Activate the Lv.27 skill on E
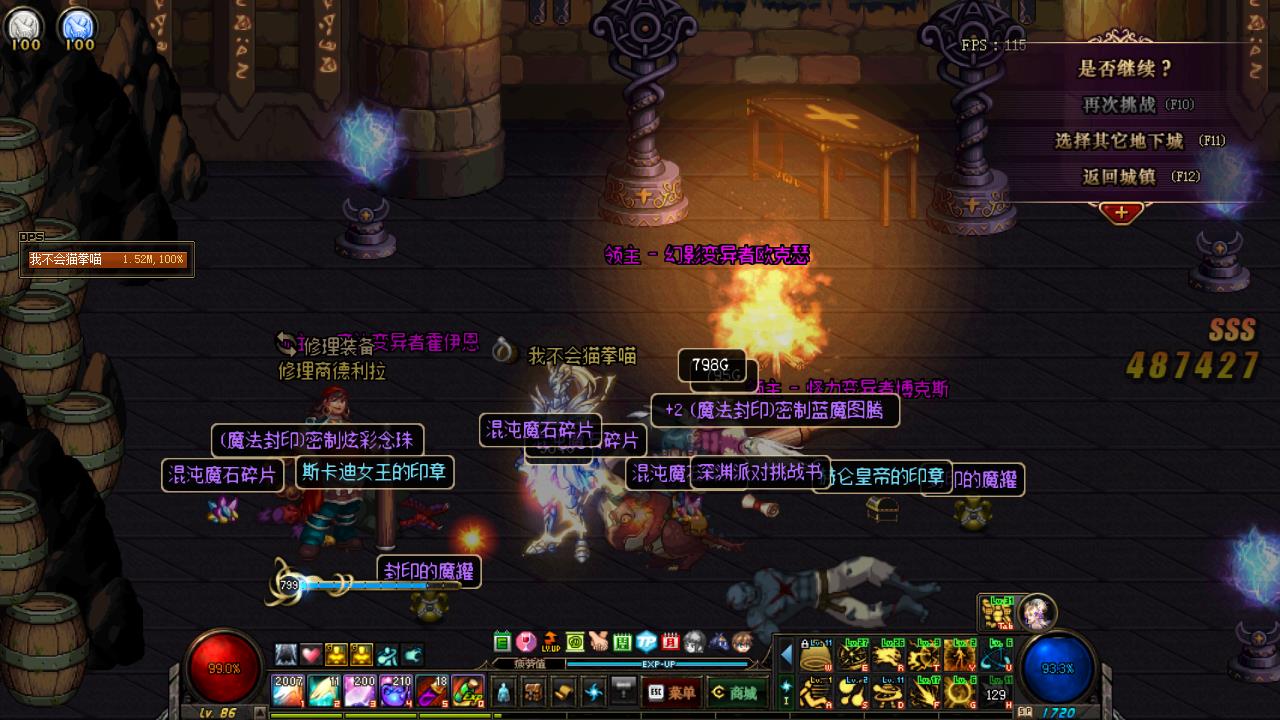The width and height of the screenshot is (1280, 720). pos(853,656)
